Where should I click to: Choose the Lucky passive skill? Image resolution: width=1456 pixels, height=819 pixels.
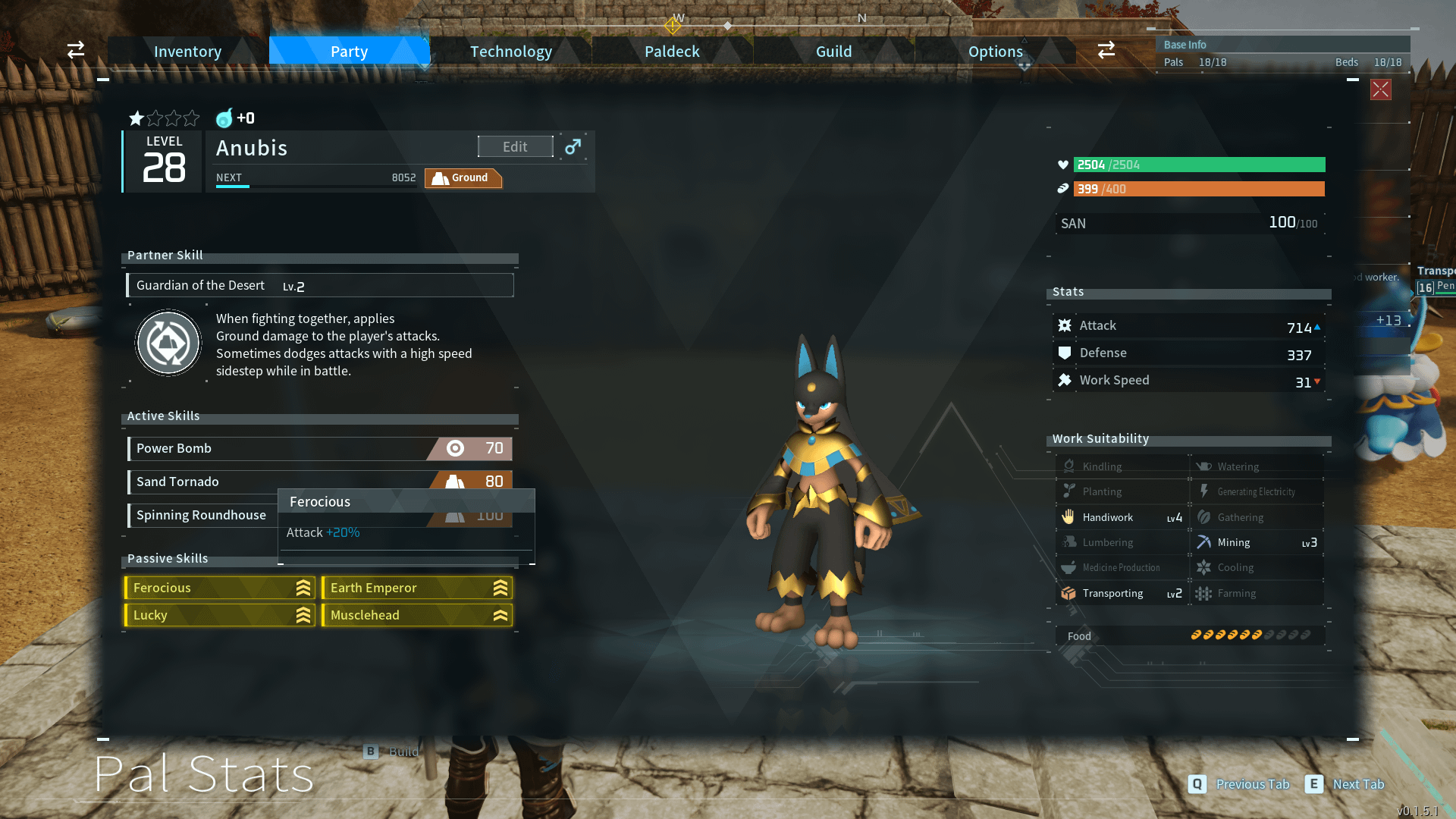(x=220, y=616)
